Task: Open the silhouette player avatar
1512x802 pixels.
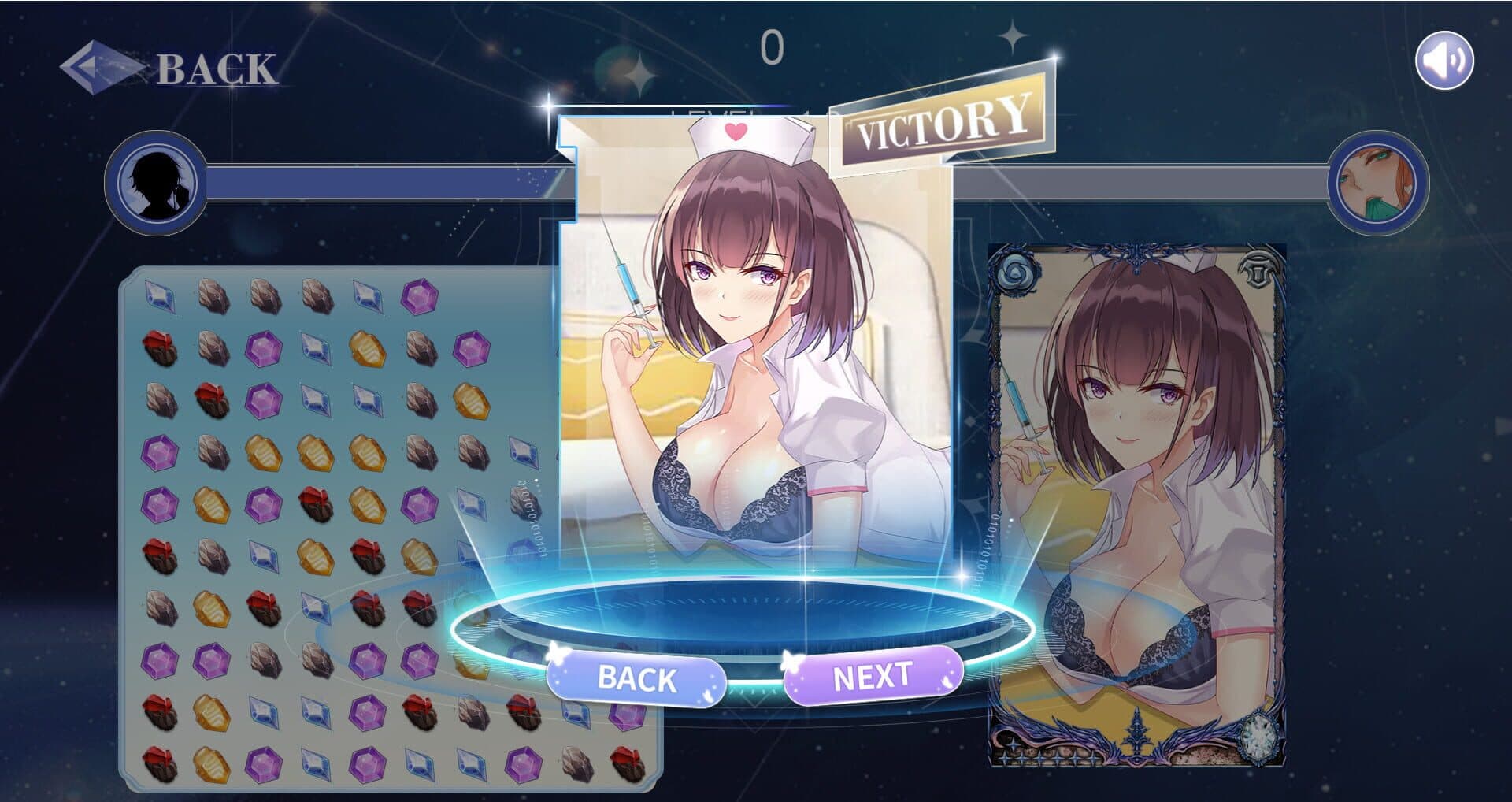Action: click(x=156, y=183)
